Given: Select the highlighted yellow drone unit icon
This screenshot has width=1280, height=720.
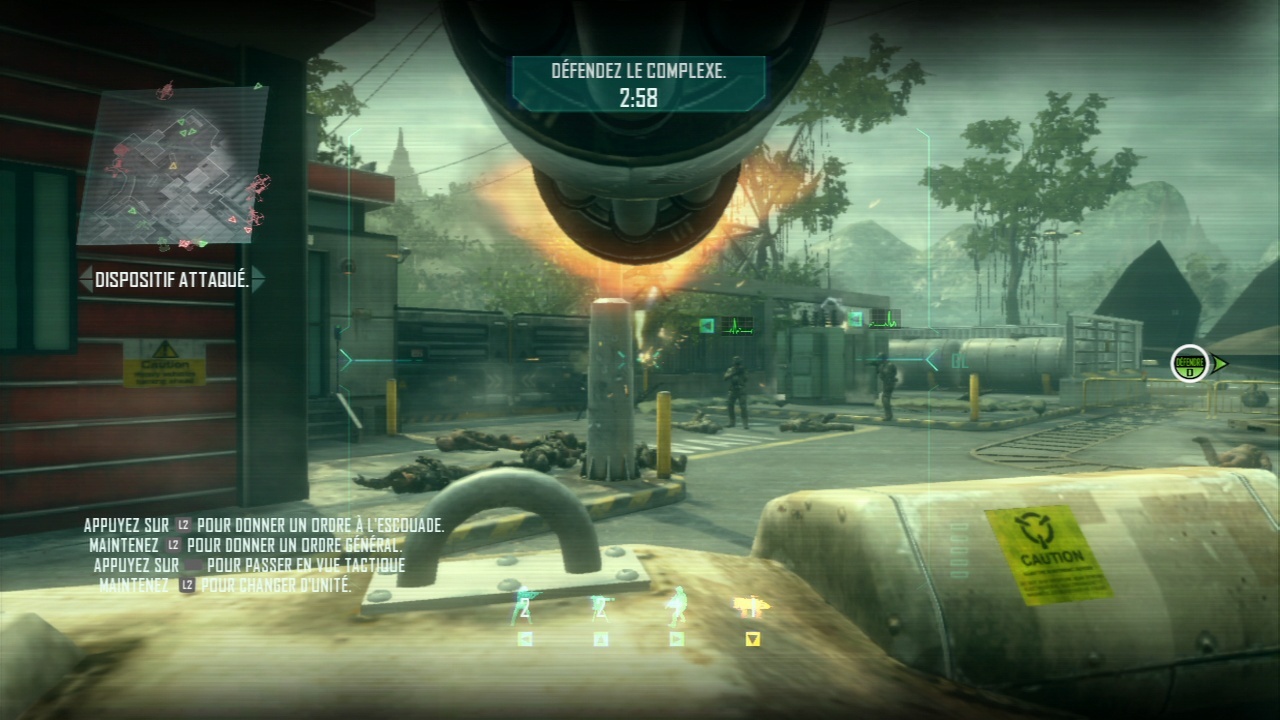Looking at the screenshot, I should 751,607.
